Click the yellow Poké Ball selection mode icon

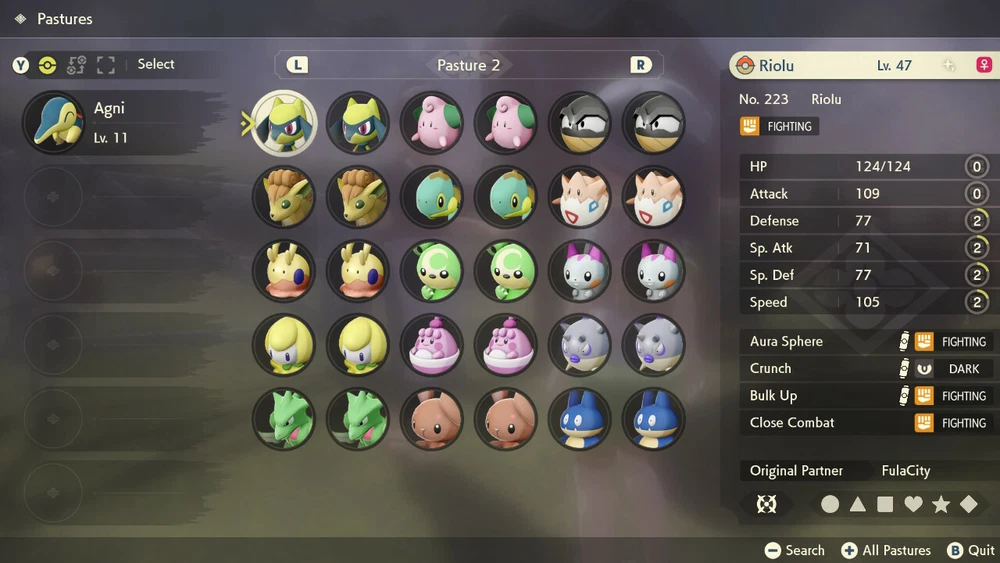(x=47, y=65)
